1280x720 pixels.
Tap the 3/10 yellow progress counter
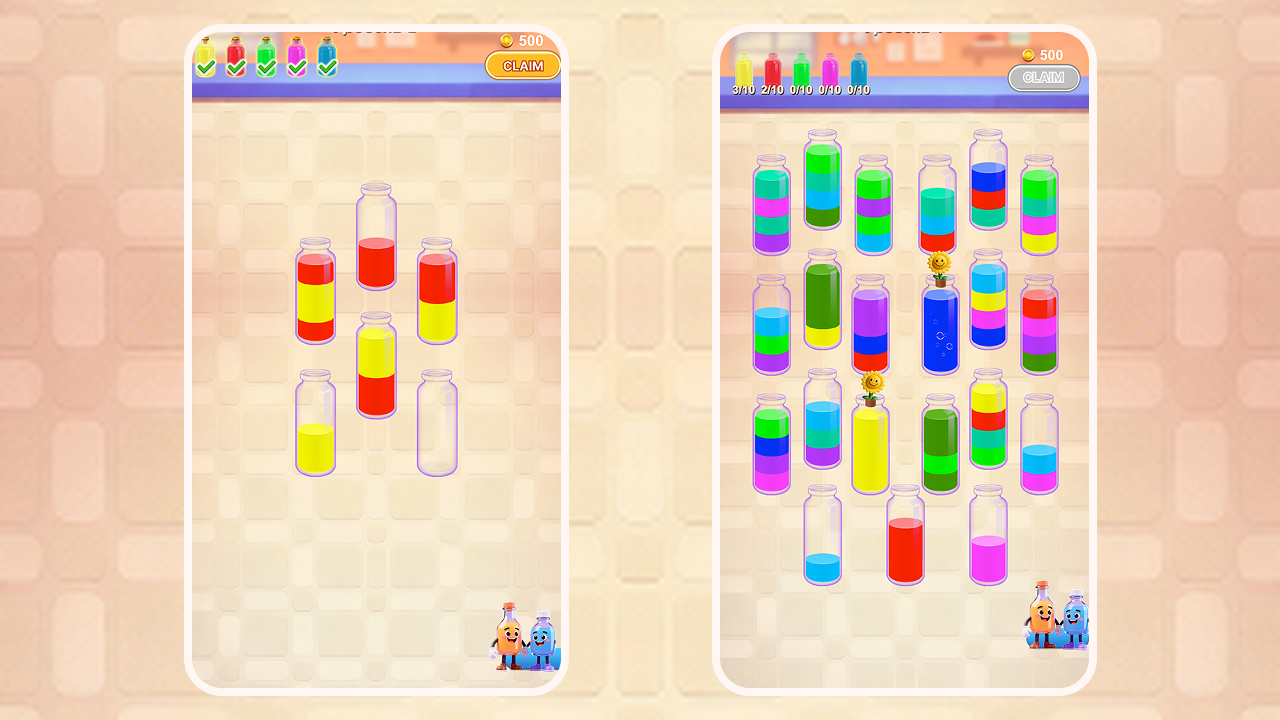click(744, 88)
